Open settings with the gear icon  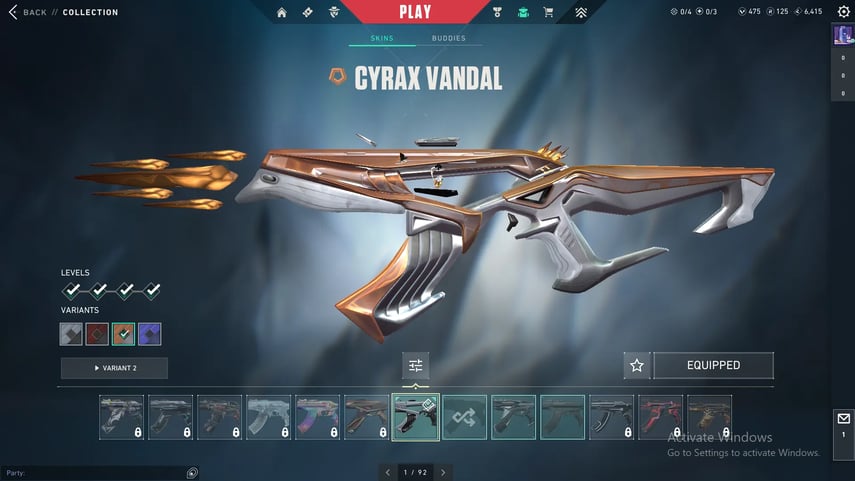coord(843,12)
